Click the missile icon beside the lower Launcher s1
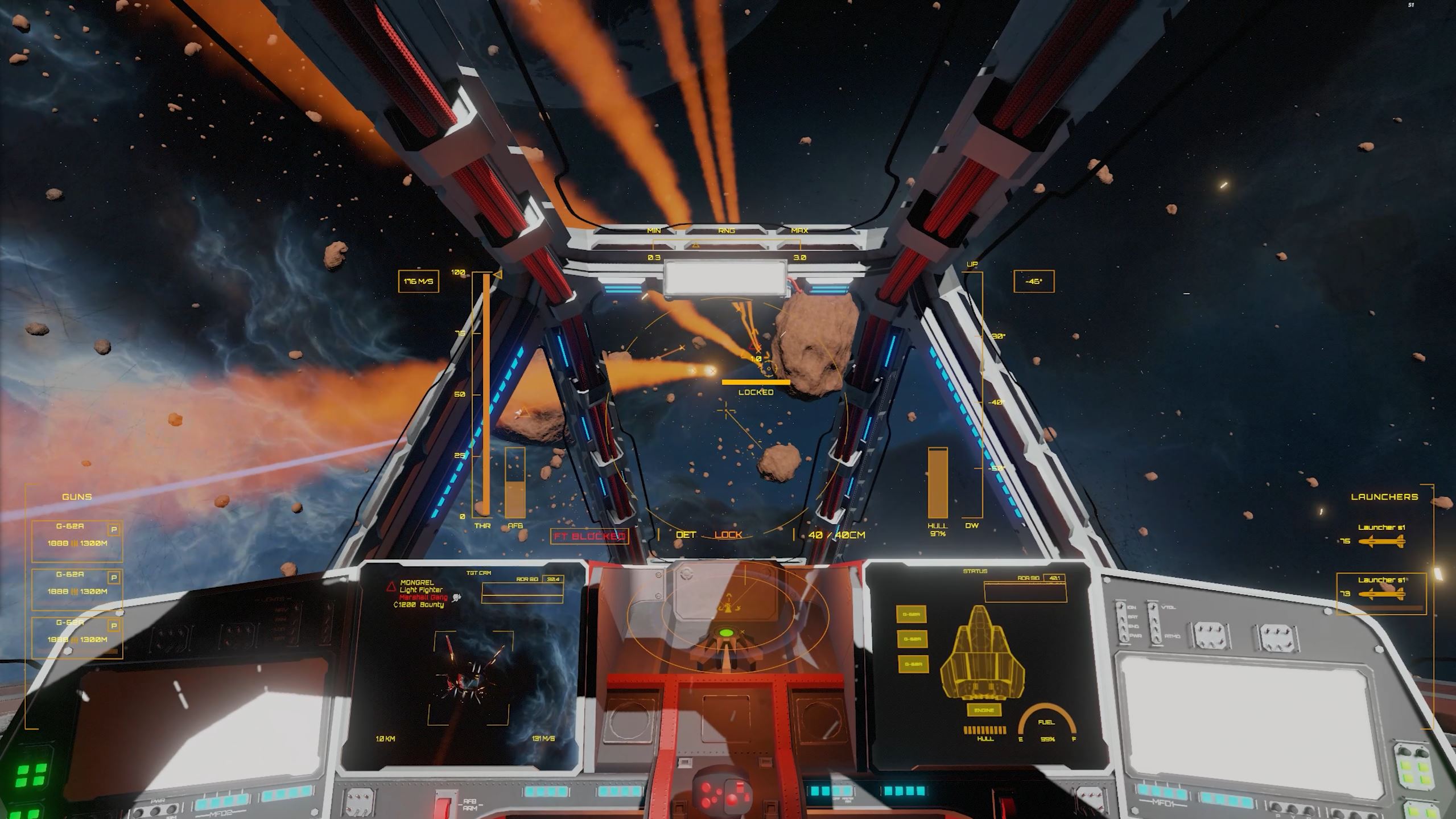 tap(1383, 594)
